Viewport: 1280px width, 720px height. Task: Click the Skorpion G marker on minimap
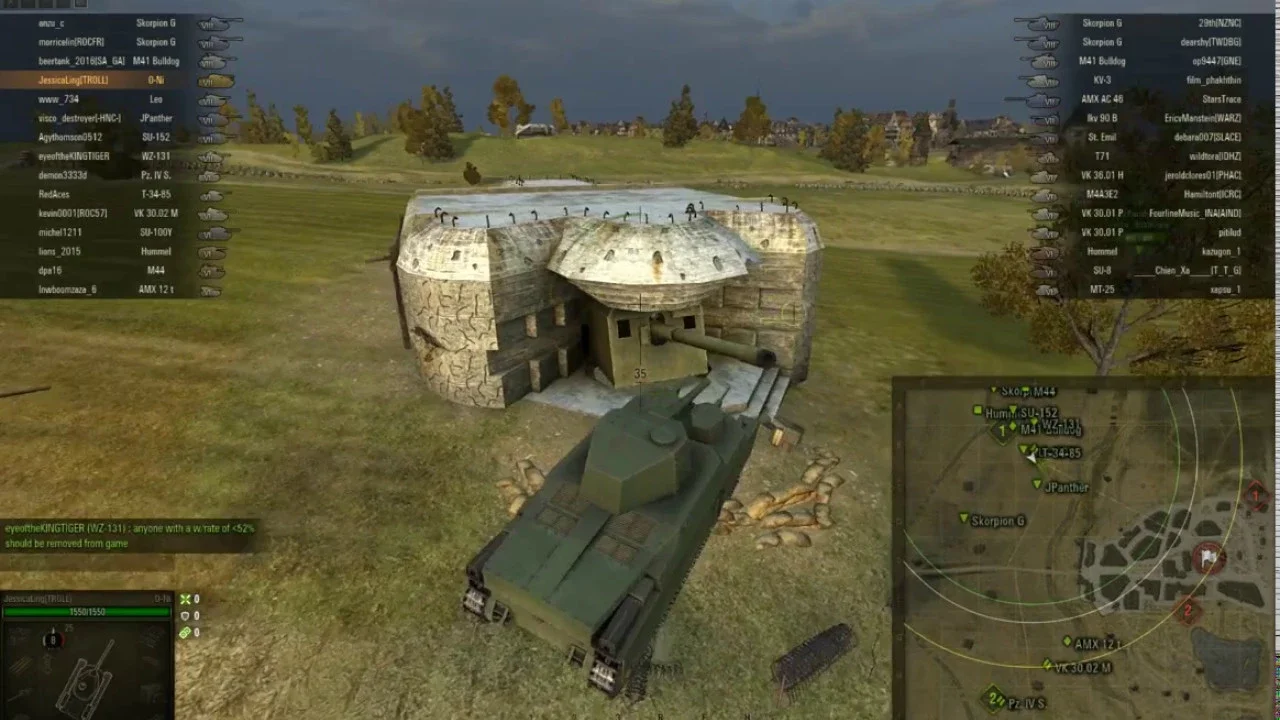(964, 519)
